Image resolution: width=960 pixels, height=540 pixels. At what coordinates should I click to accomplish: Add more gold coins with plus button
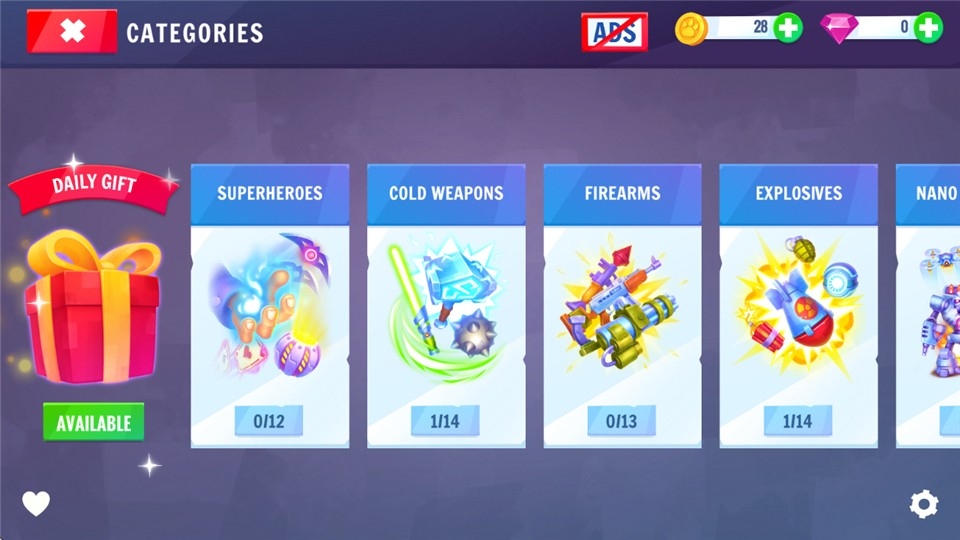click(788, 28)
